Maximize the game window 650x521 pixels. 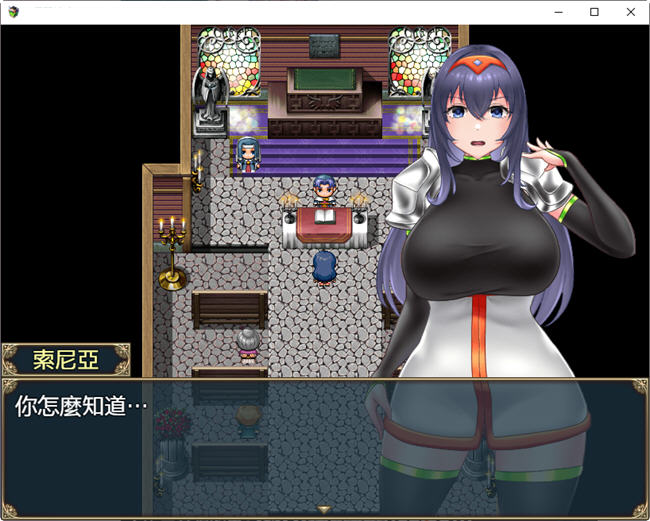[x=594, y=12]
